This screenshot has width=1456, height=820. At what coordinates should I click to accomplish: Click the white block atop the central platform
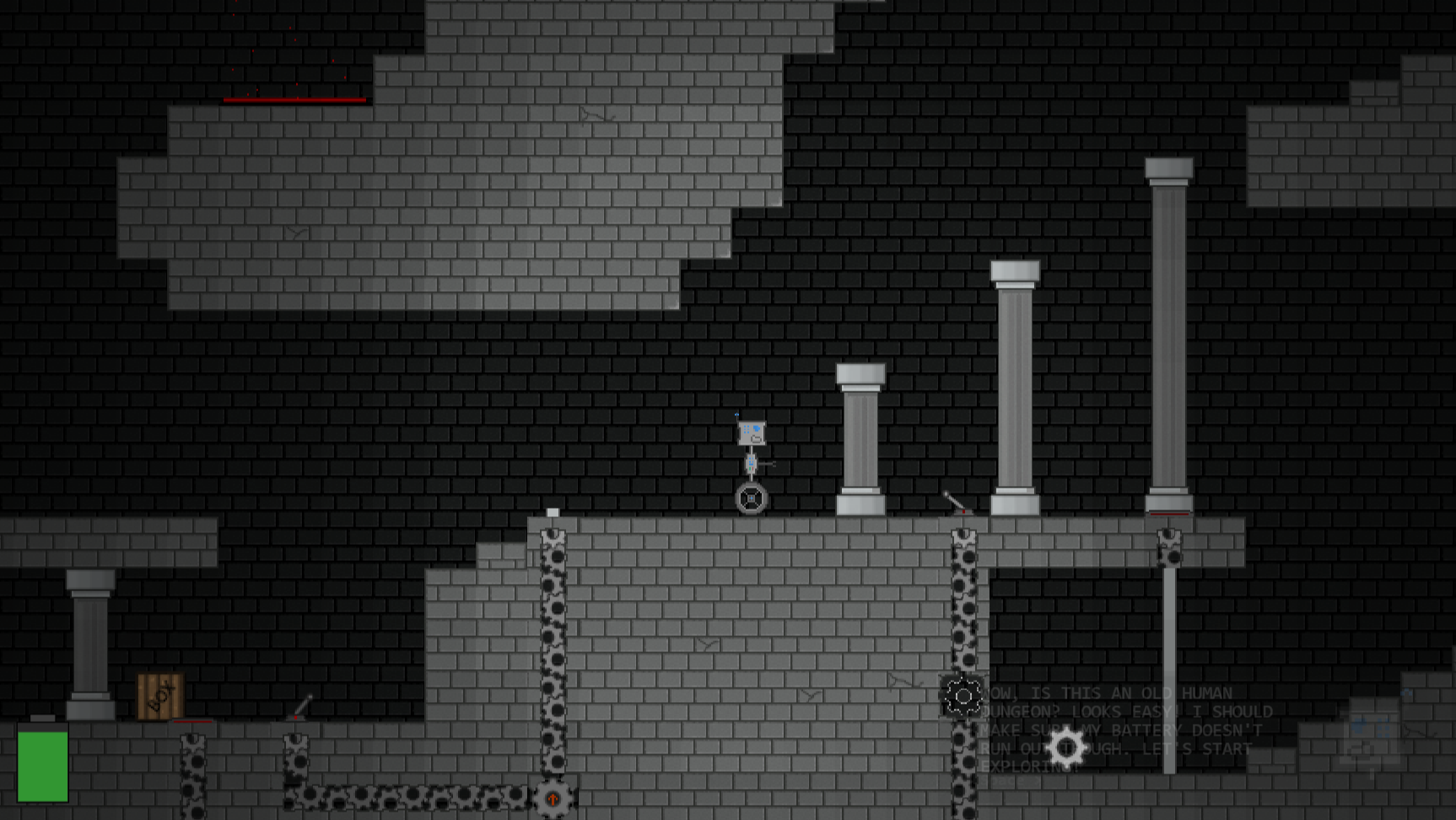pyautogui.click(x=553, y=512)
